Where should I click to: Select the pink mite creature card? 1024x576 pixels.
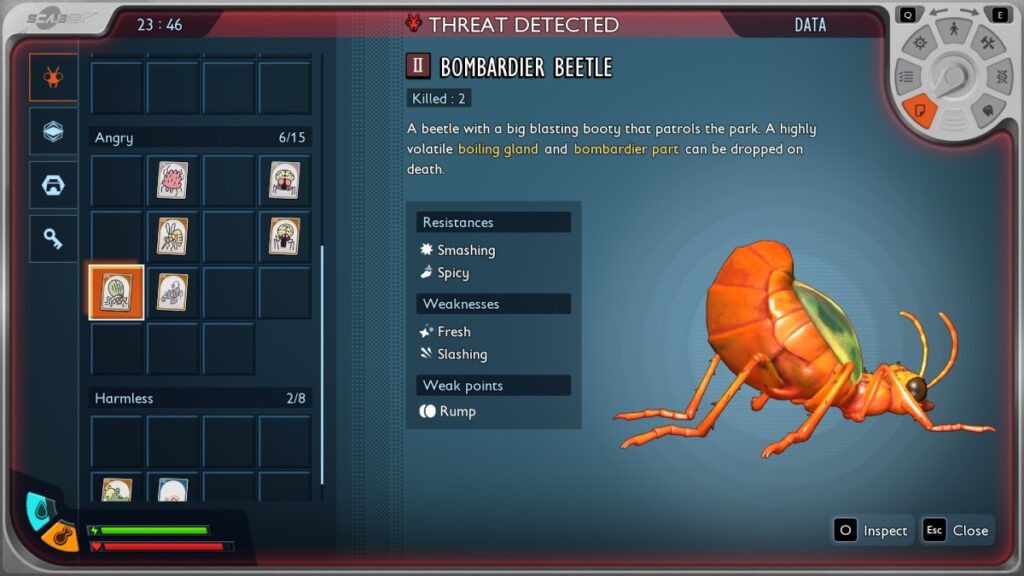click(173, 180)
